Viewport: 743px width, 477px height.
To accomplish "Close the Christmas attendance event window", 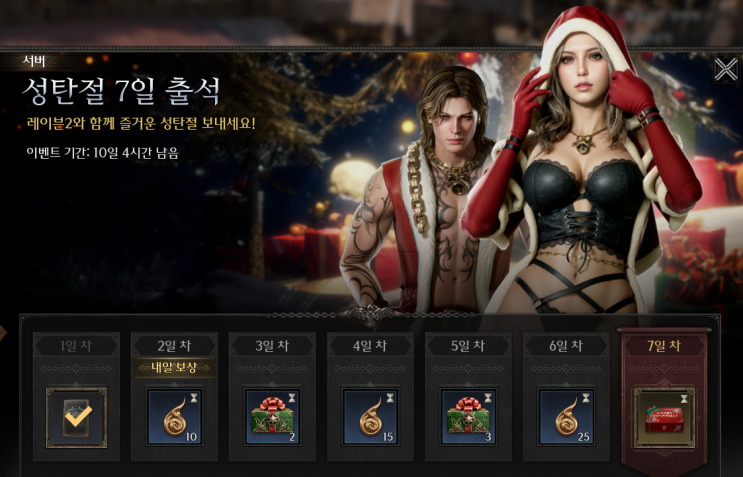I will [x=725, y=69].
